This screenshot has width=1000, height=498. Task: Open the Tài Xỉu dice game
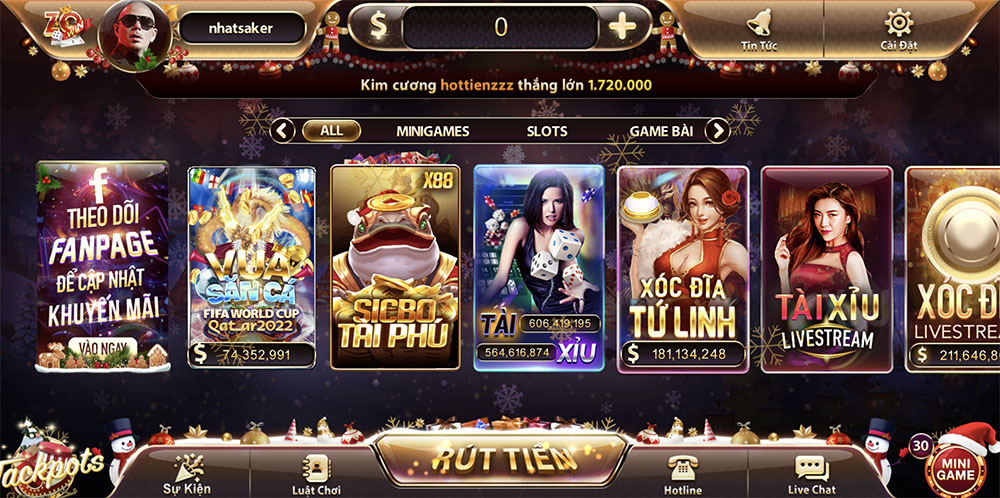tap(538, 267)
